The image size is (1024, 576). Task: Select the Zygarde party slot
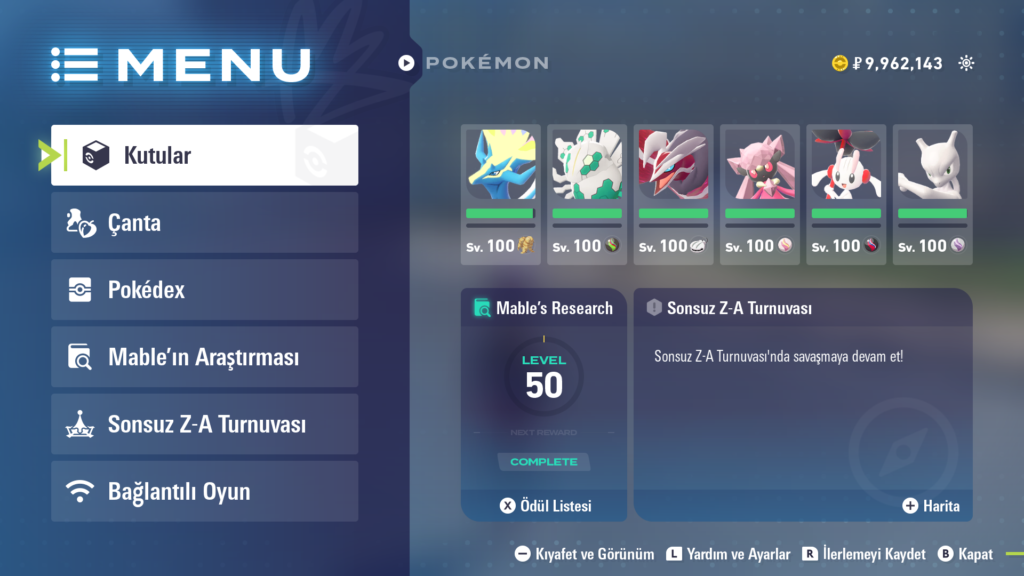coord(587,194)
